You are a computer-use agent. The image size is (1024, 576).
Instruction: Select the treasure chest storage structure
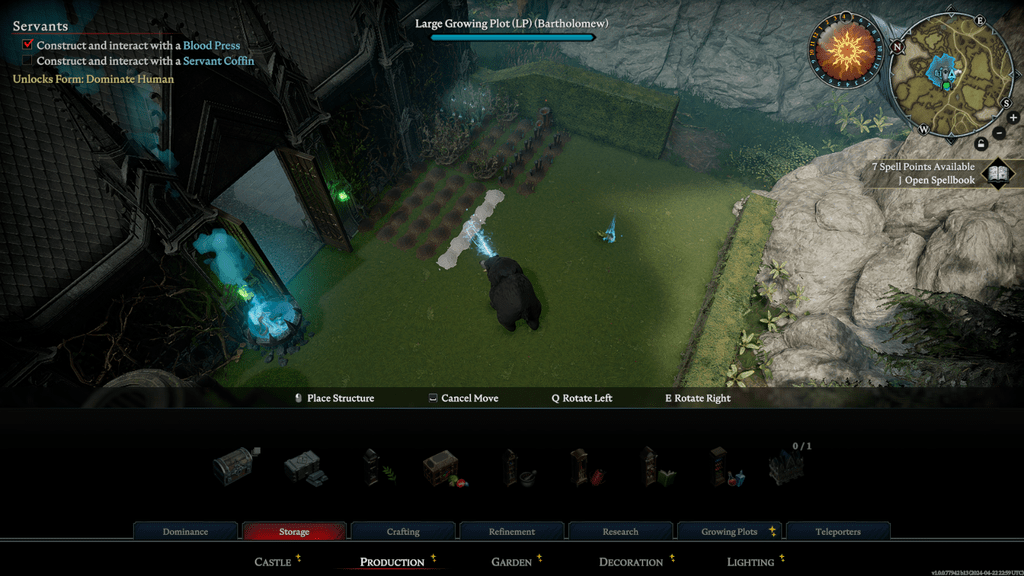(237, 466)
